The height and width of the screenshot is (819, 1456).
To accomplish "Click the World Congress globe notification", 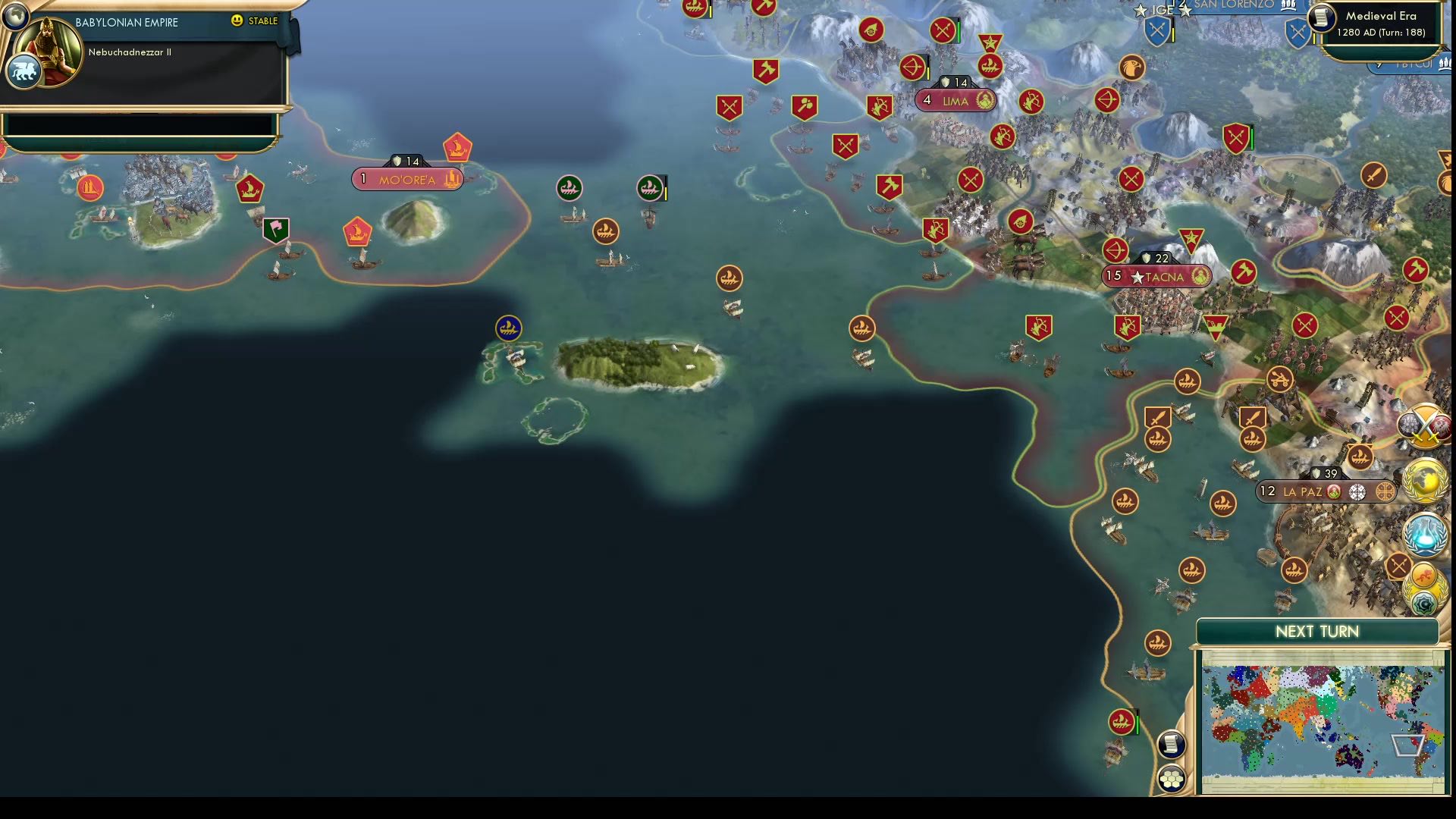I will [1423, 479].
